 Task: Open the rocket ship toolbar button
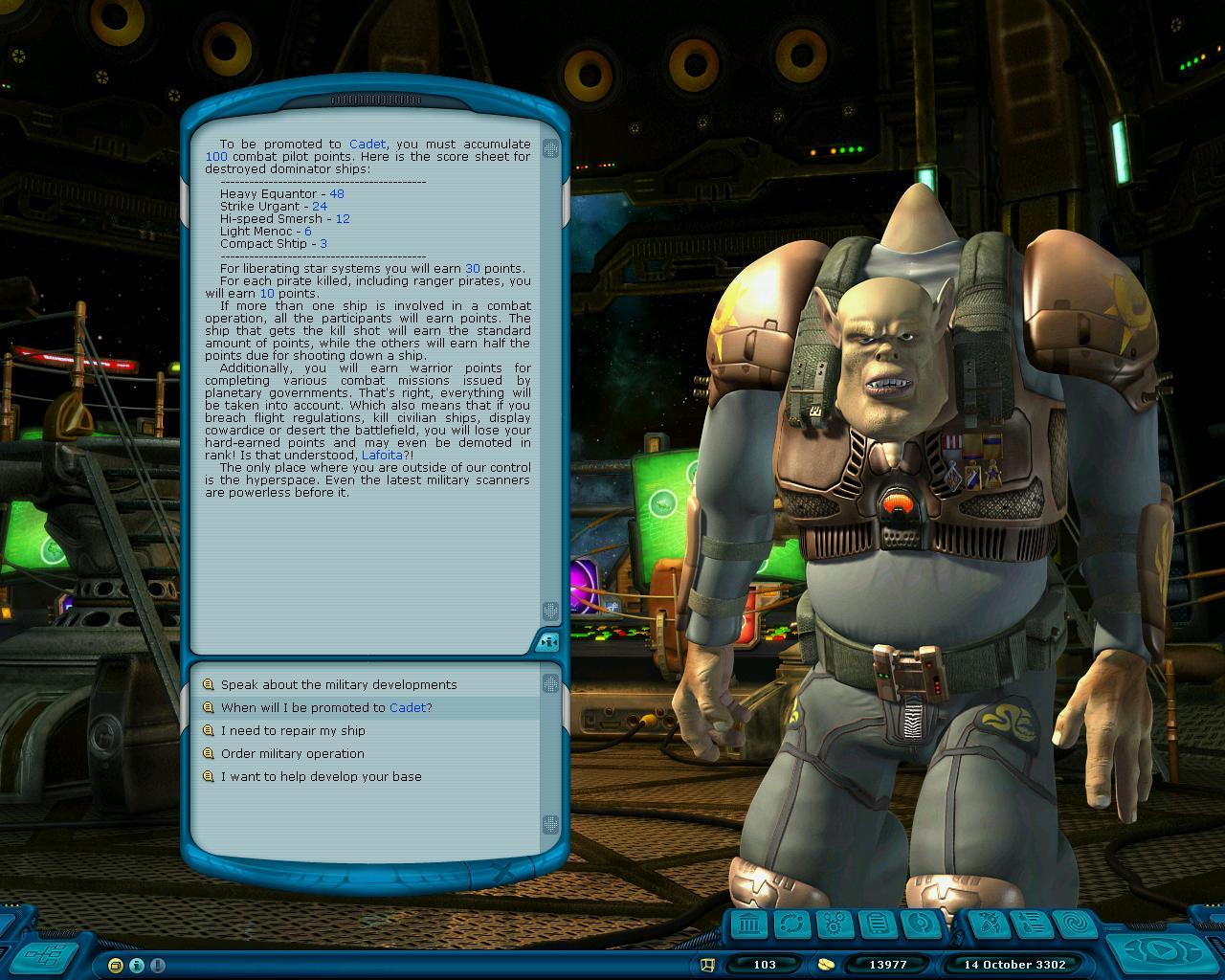[988, 924]
